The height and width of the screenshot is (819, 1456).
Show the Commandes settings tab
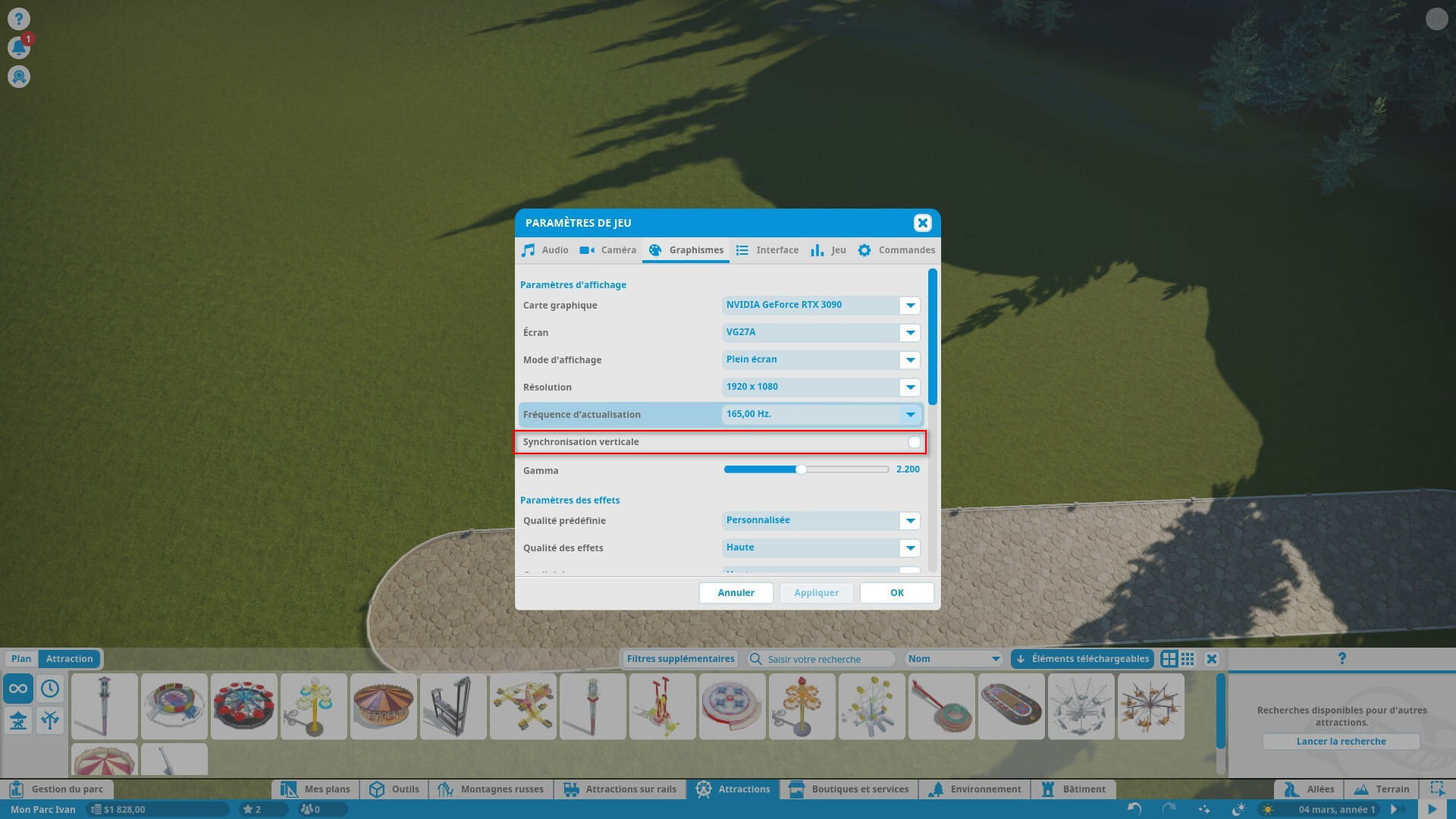coord(896,250)
